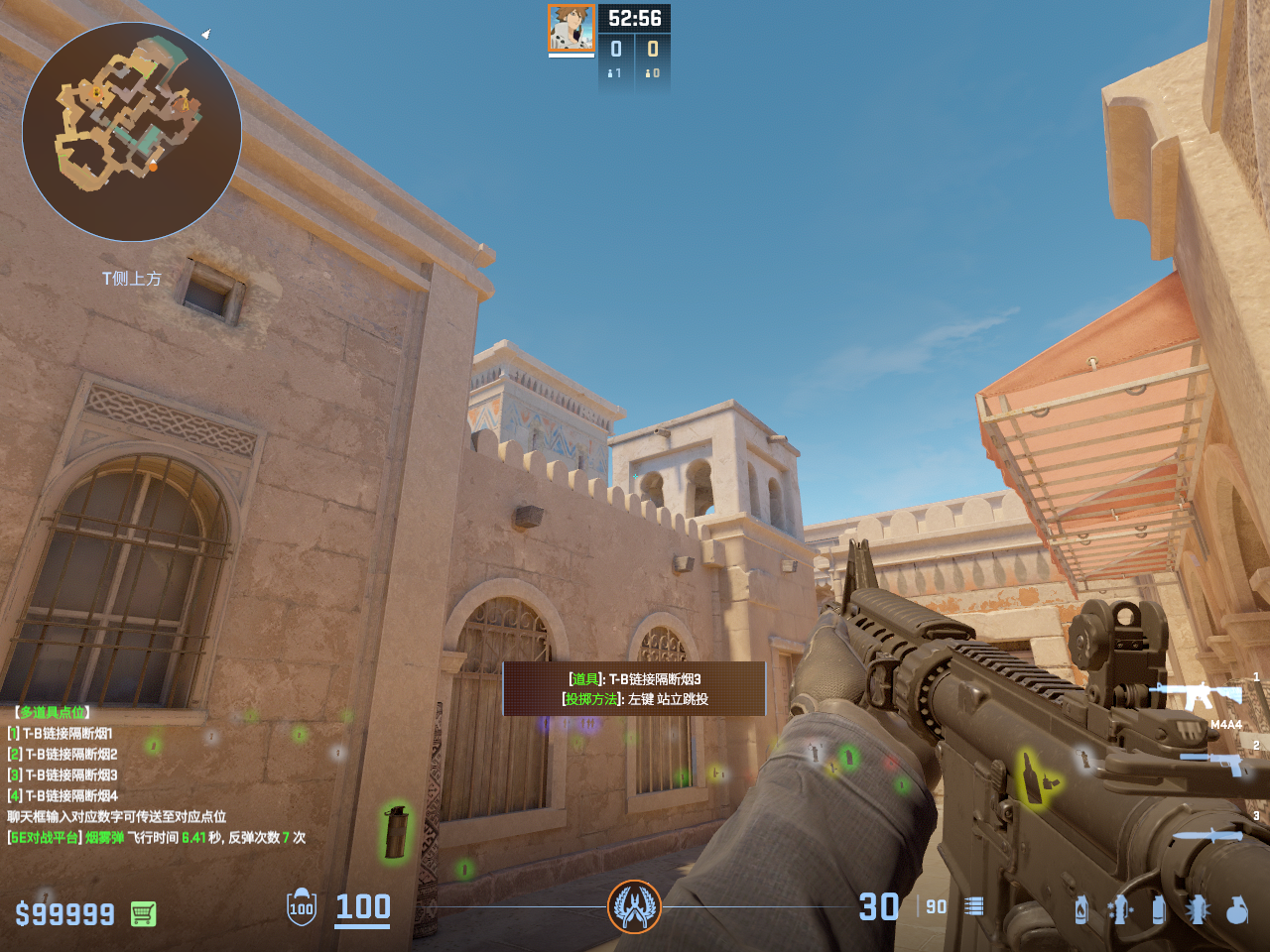Switch to the pistol weapon slot
Viewport: 1270px width, 952px height.
pyautogui.click(x=1212, y=762)
